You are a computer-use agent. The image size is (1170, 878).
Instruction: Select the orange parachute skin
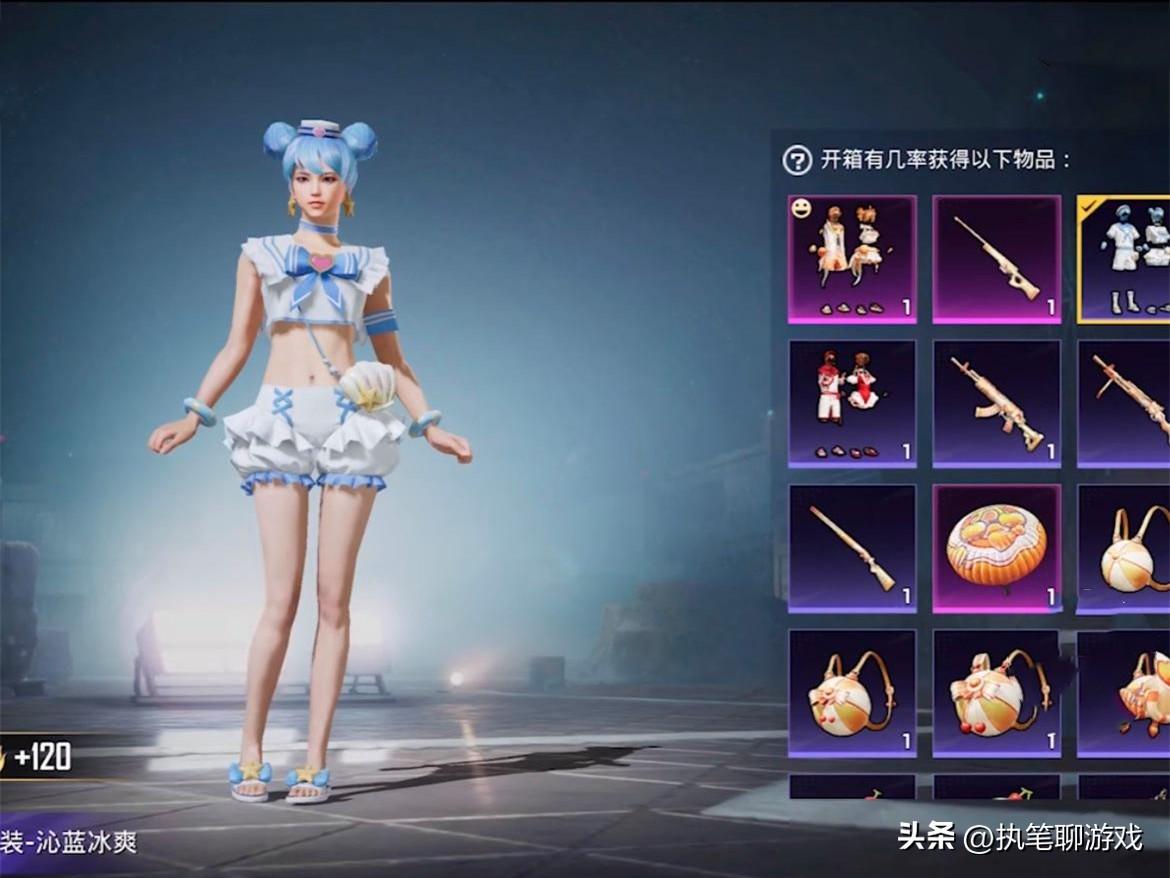pyautogui.click(x=996, y=548)
